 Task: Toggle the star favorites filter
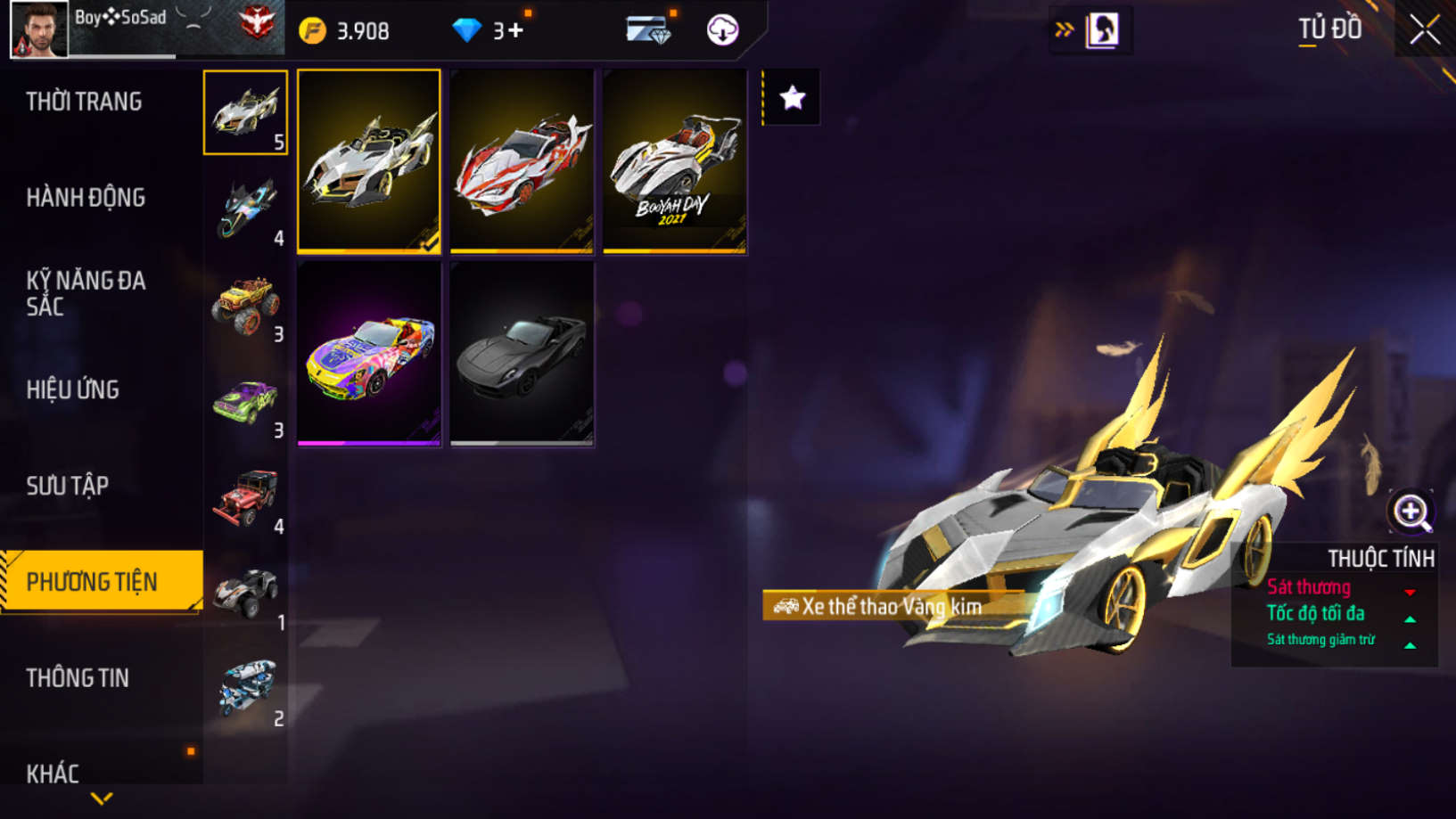792,98
